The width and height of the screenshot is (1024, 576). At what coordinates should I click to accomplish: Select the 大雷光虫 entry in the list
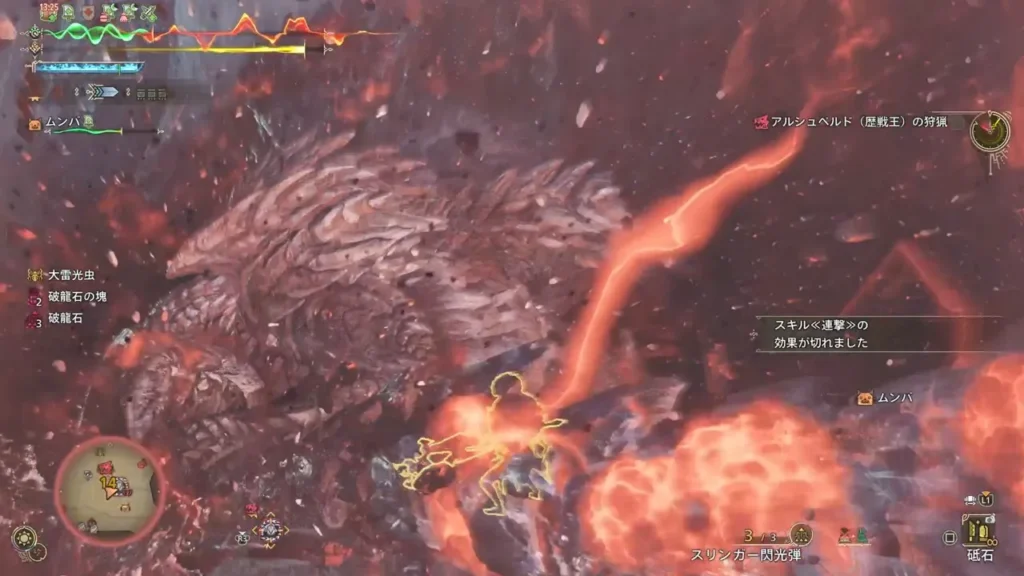[68, 274]
